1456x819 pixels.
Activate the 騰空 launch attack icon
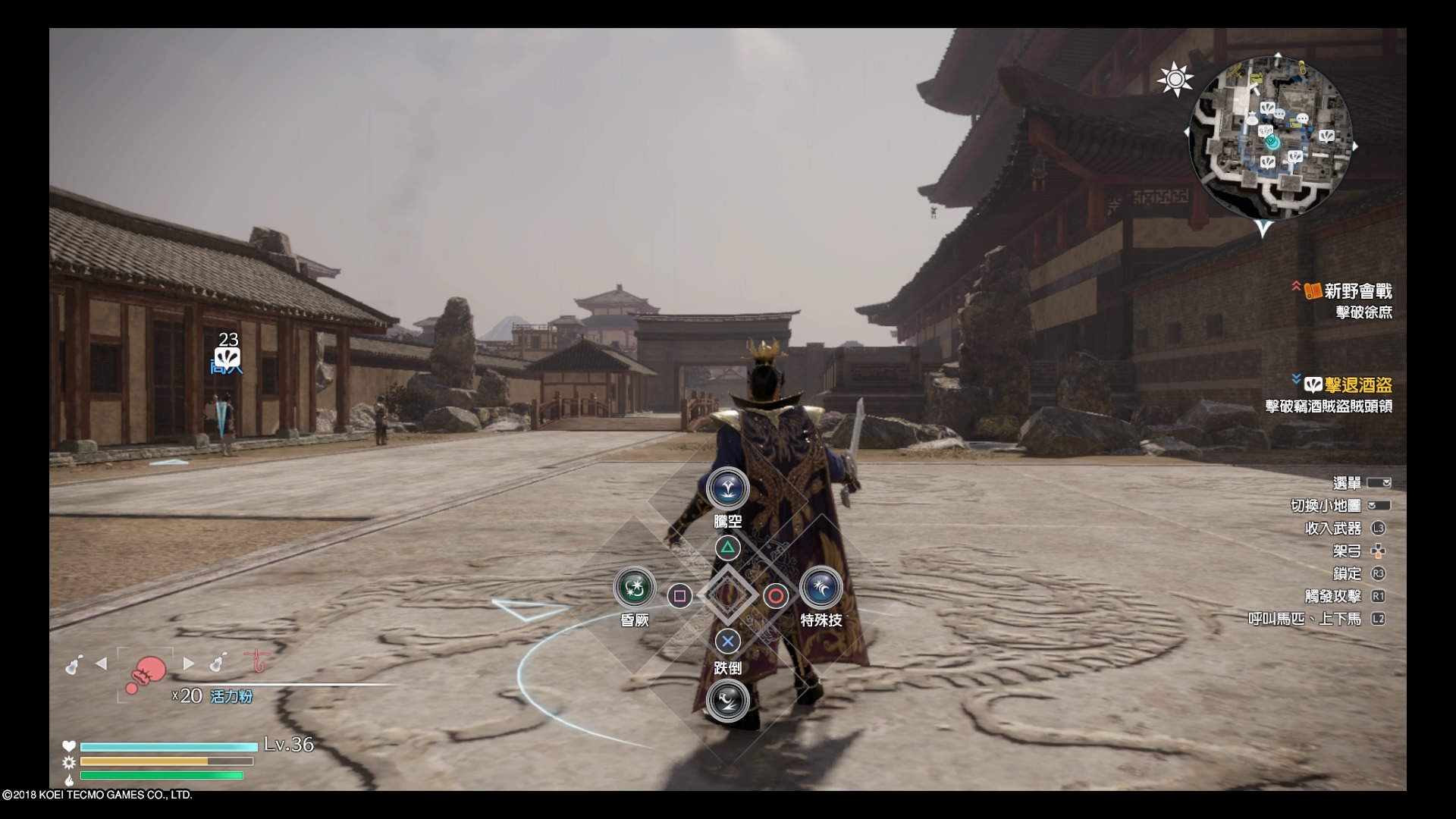point(727,489)
